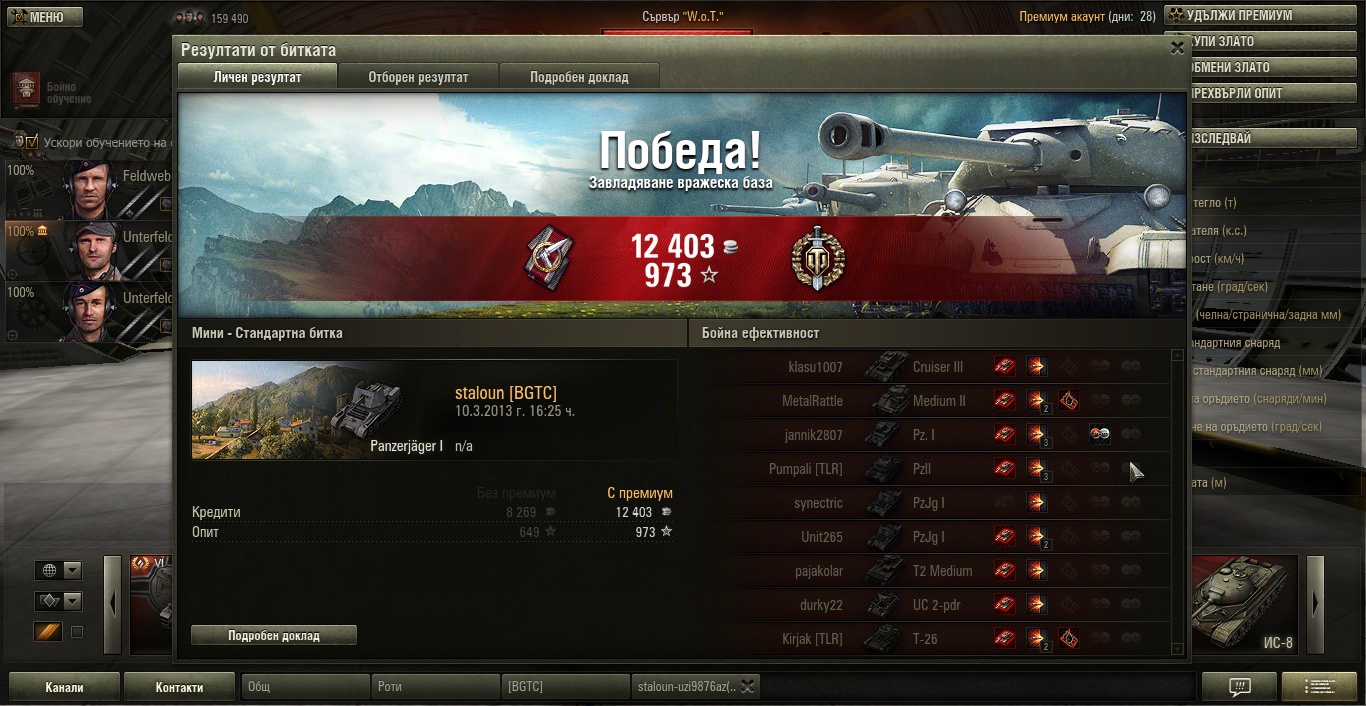Click the ОБМЕНИ ЗЛАТО button
Viewport: 1366px width, 706px height.
click(x=1257, y=68)
